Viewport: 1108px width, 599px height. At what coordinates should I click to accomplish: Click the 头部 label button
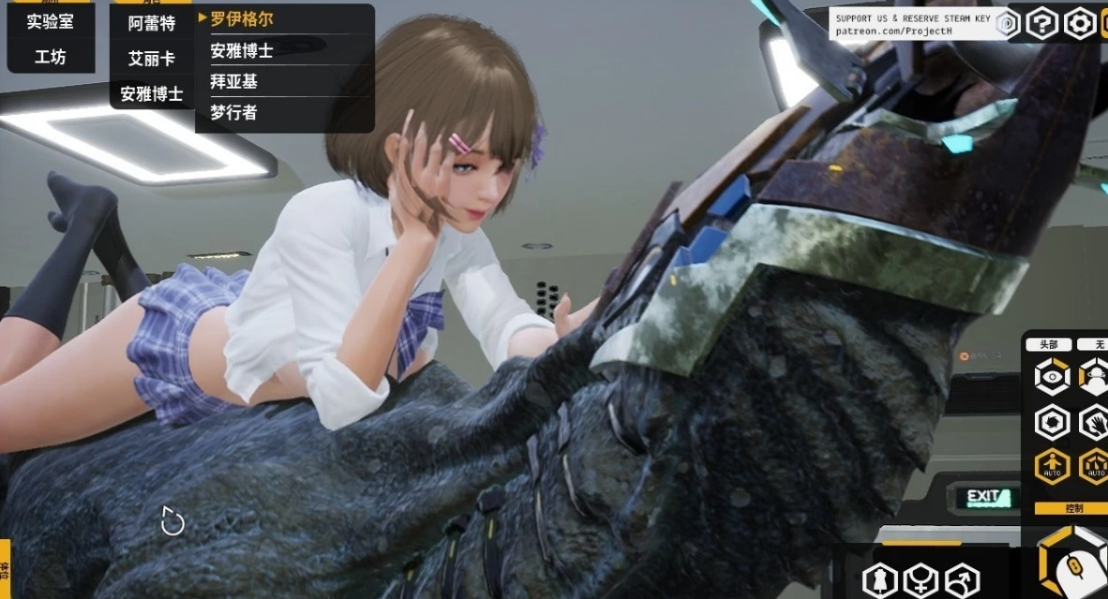click(1048, 344)
